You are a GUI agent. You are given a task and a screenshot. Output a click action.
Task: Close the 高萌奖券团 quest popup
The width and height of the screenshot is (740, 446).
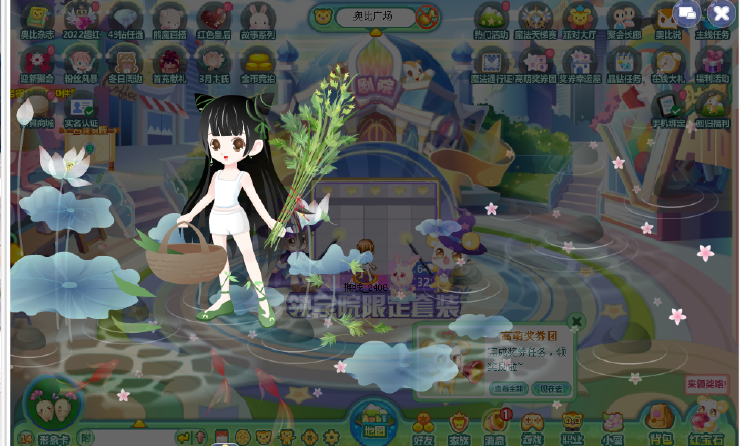[576, 322]
